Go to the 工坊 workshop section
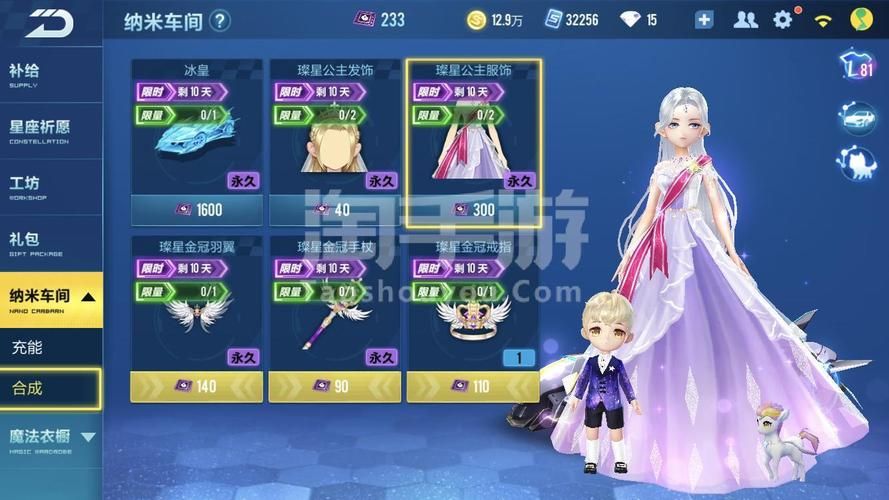The width and height of the screenshot is (889, 500). pos(50,187)
